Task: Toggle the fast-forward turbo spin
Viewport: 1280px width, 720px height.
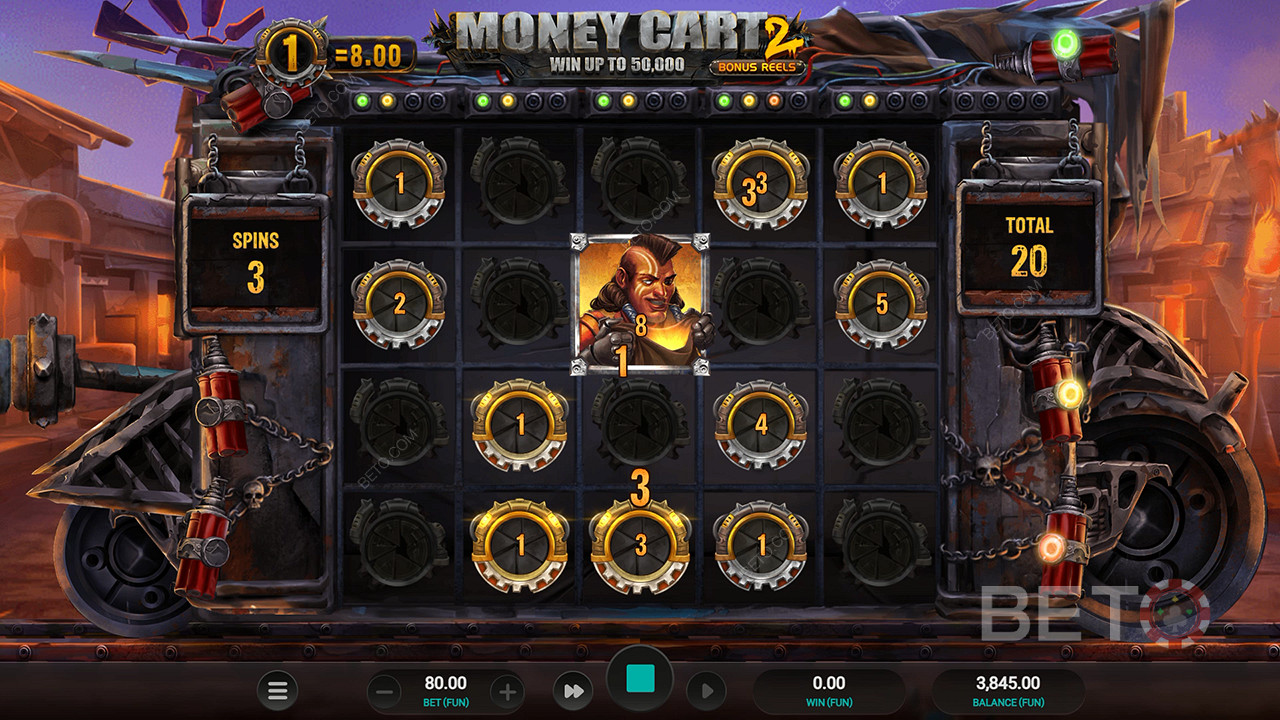Action: (x=573, y=691)
